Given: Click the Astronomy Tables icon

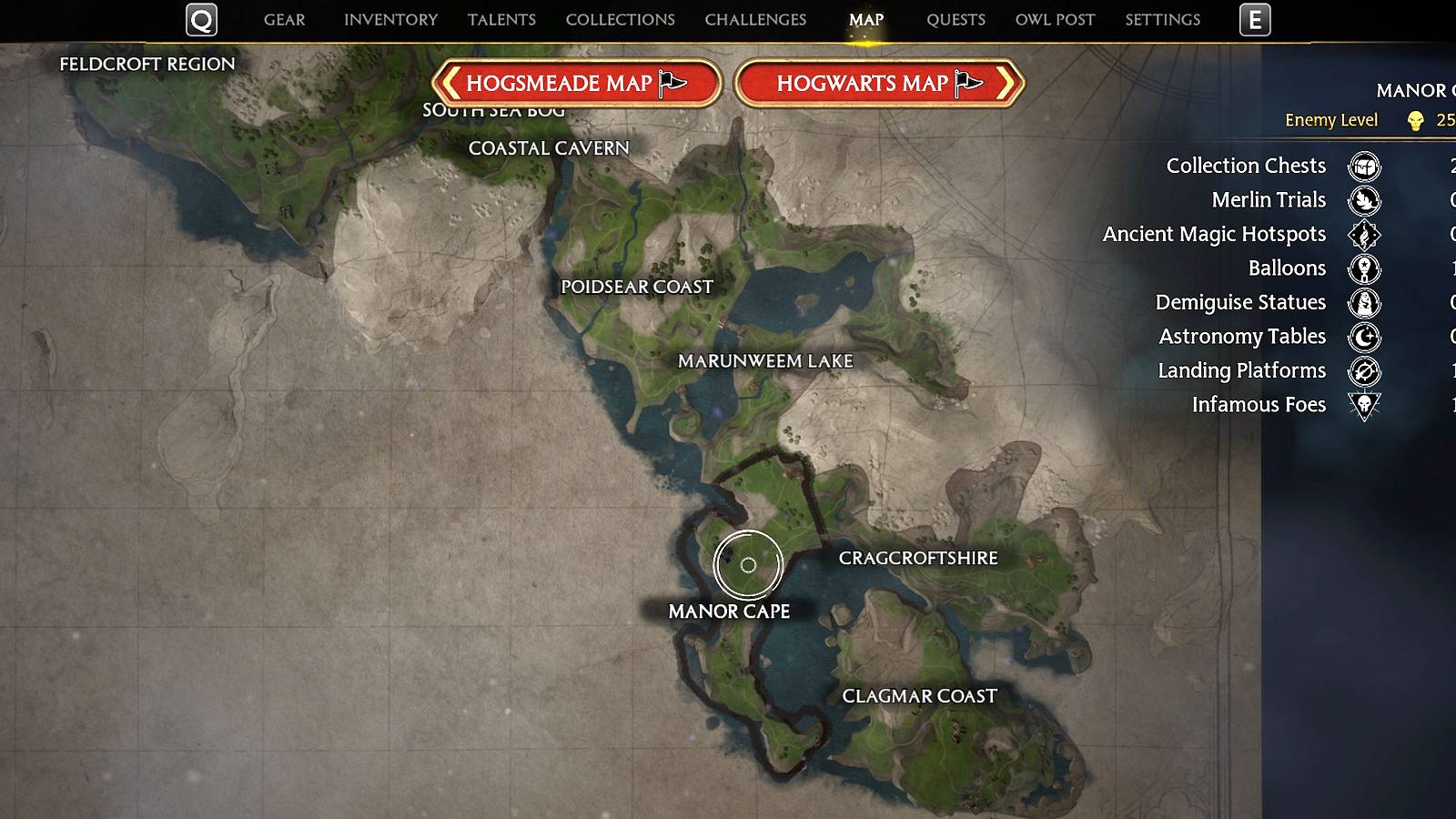Looking at the screenshot, I should tap(1362, 338).
